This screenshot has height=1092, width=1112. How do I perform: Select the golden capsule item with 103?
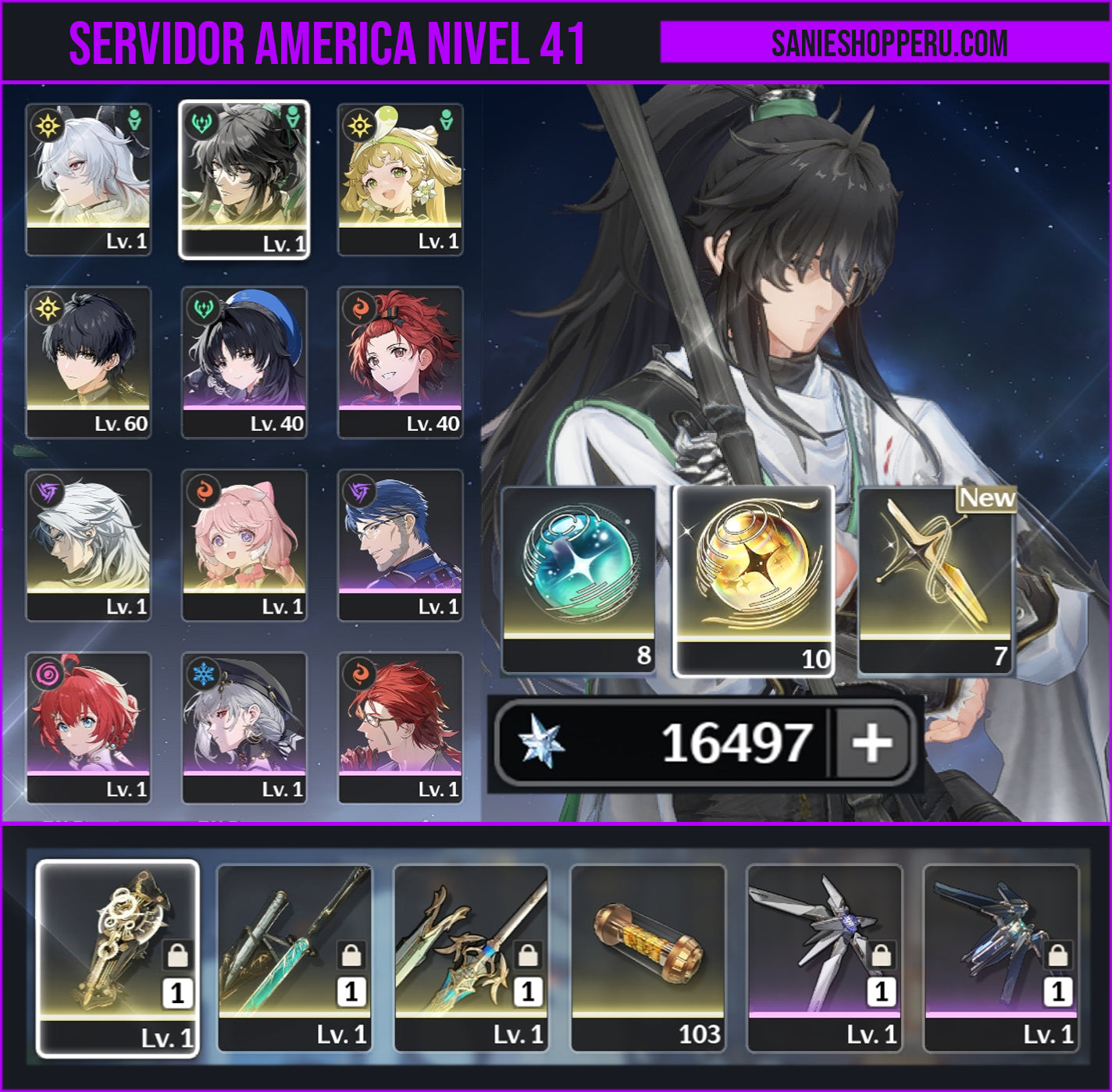click(648, 958)
